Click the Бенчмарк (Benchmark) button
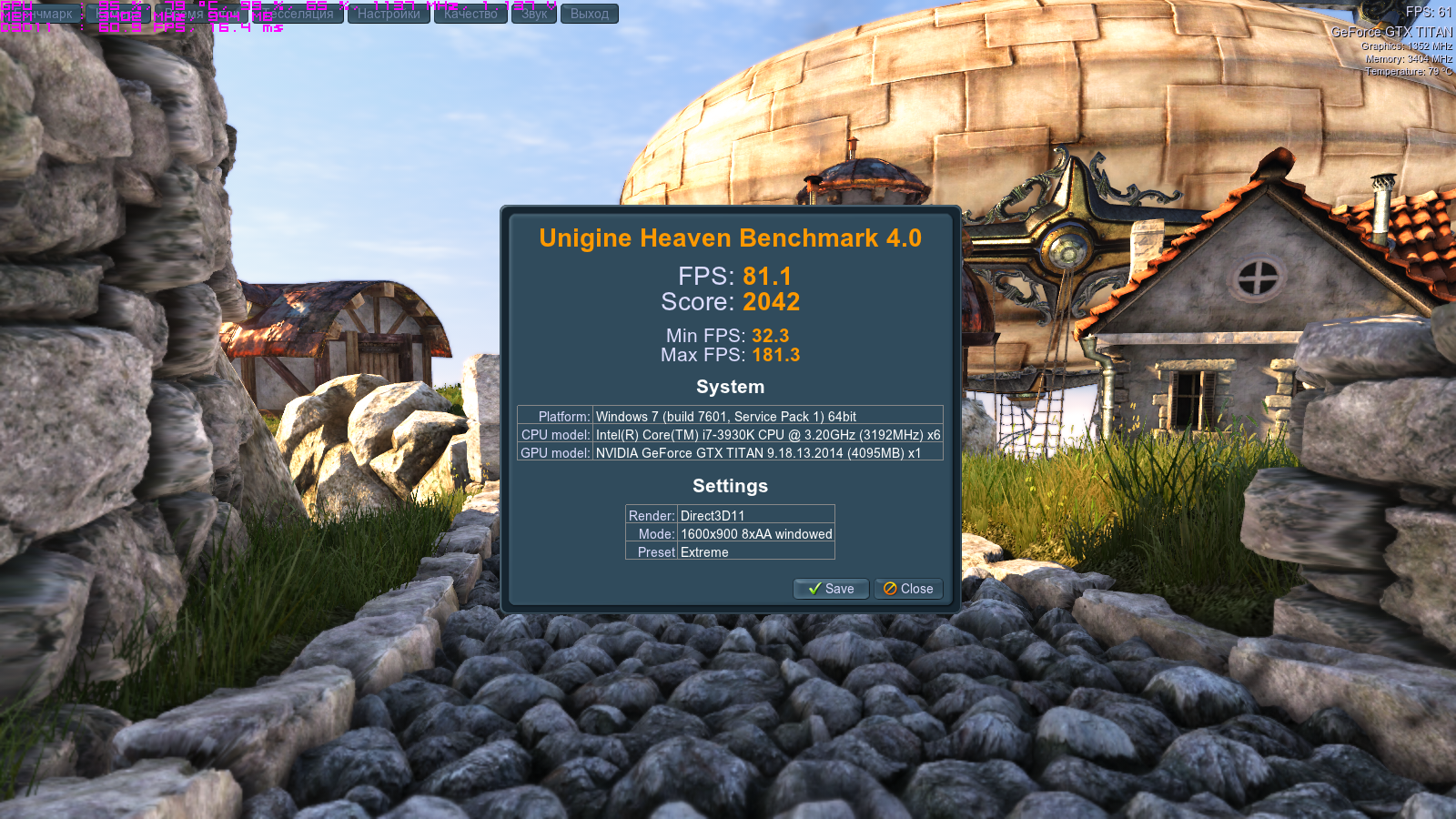Screen dimensions: 1456x819 pos(41,14)
